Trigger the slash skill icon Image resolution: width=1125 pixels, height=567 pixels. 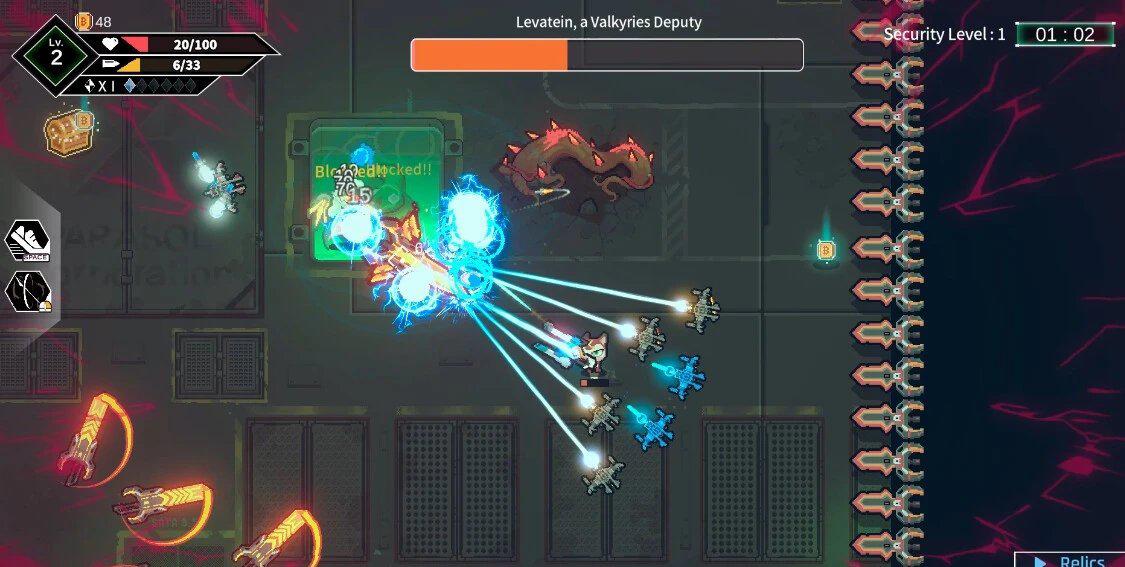coord(28,292)
